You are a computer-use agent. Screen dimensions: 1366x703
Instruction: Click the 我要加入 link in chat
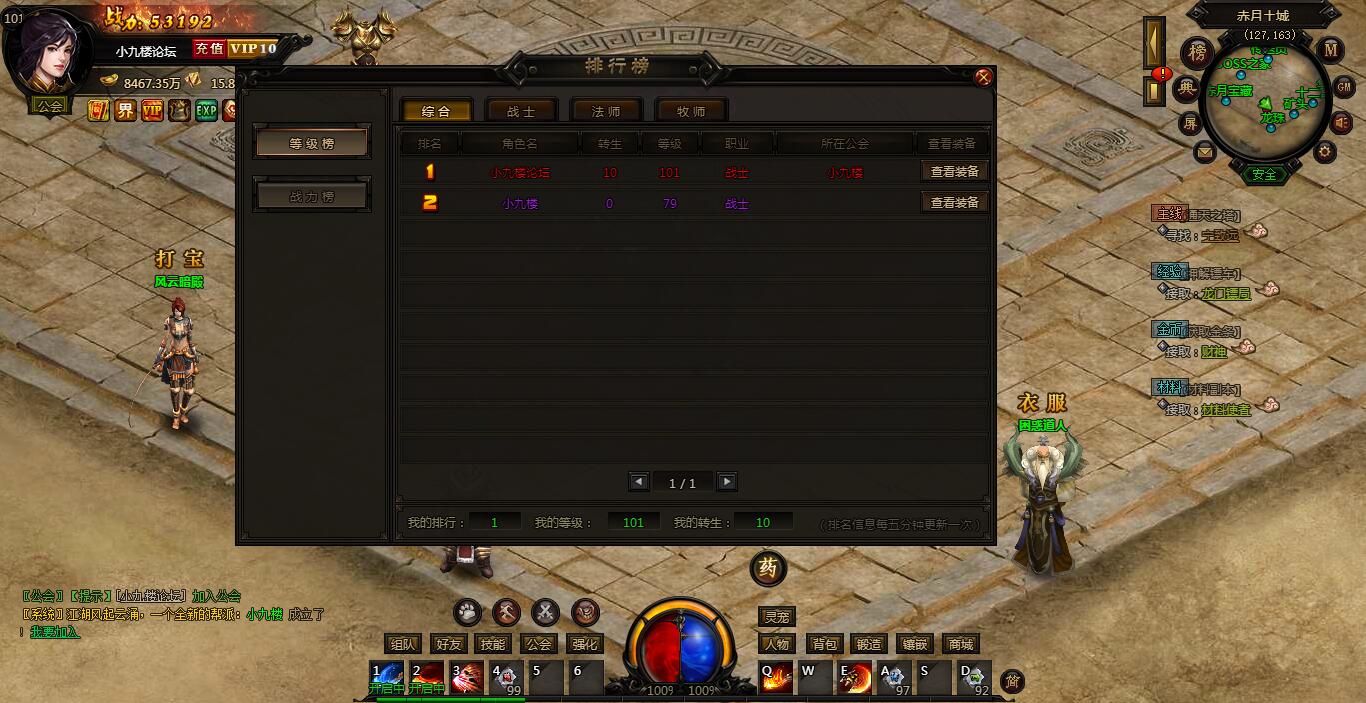(x=54, y=632)
